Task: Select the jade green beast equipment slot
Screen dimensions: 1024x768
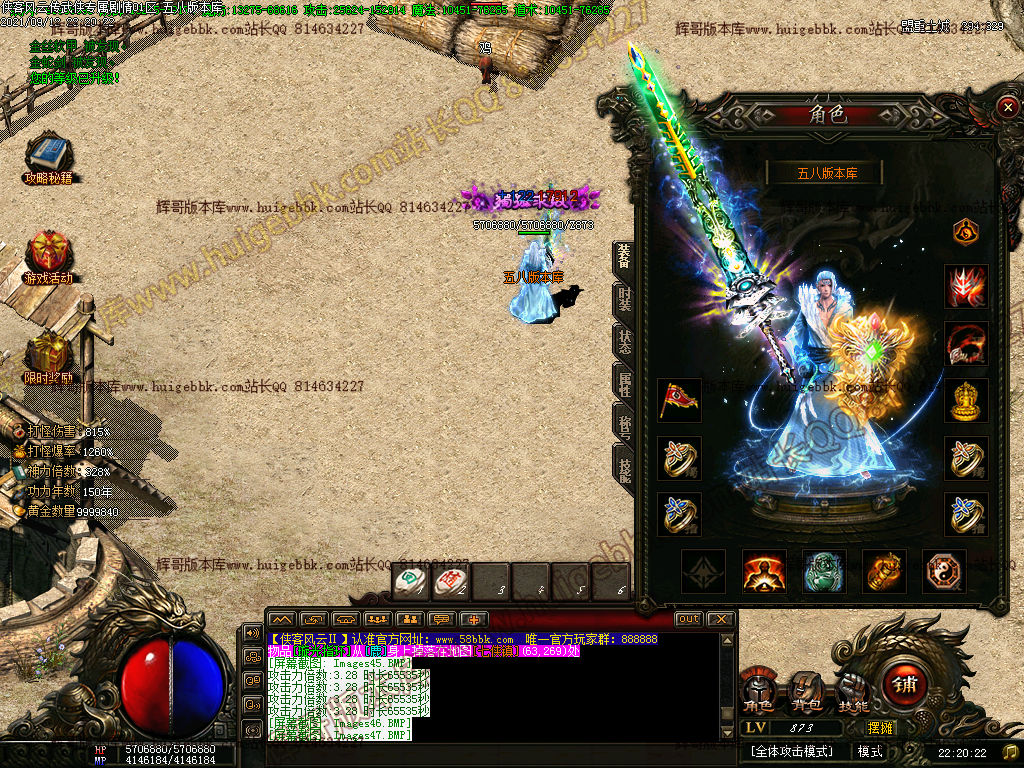Action: pos(824,571)
